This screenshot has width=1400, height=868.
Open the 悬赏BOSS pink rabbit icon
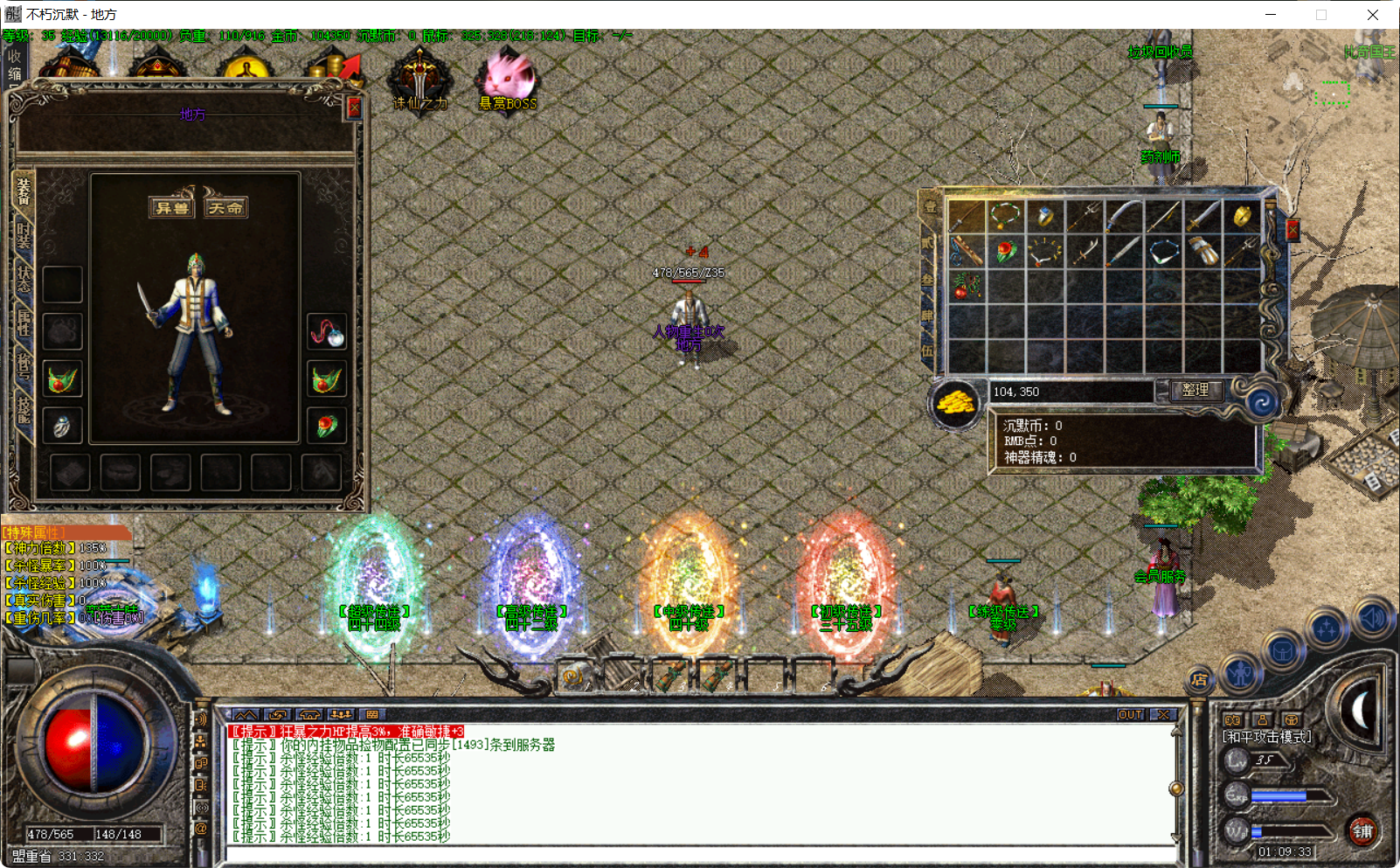point(508,80)
